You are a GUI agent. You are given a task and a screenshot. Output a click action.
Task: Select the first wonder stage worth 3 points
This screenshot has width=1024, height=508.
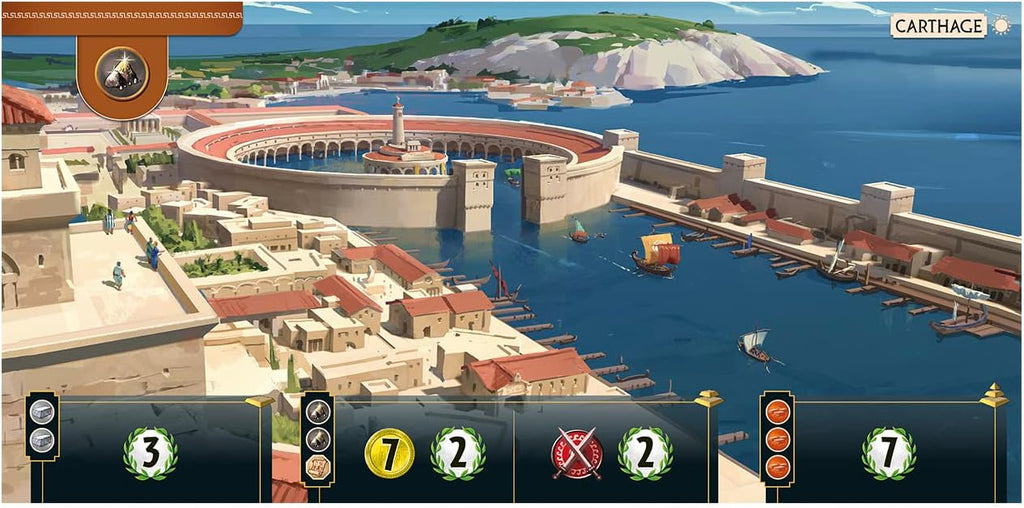tap(150, 453)
